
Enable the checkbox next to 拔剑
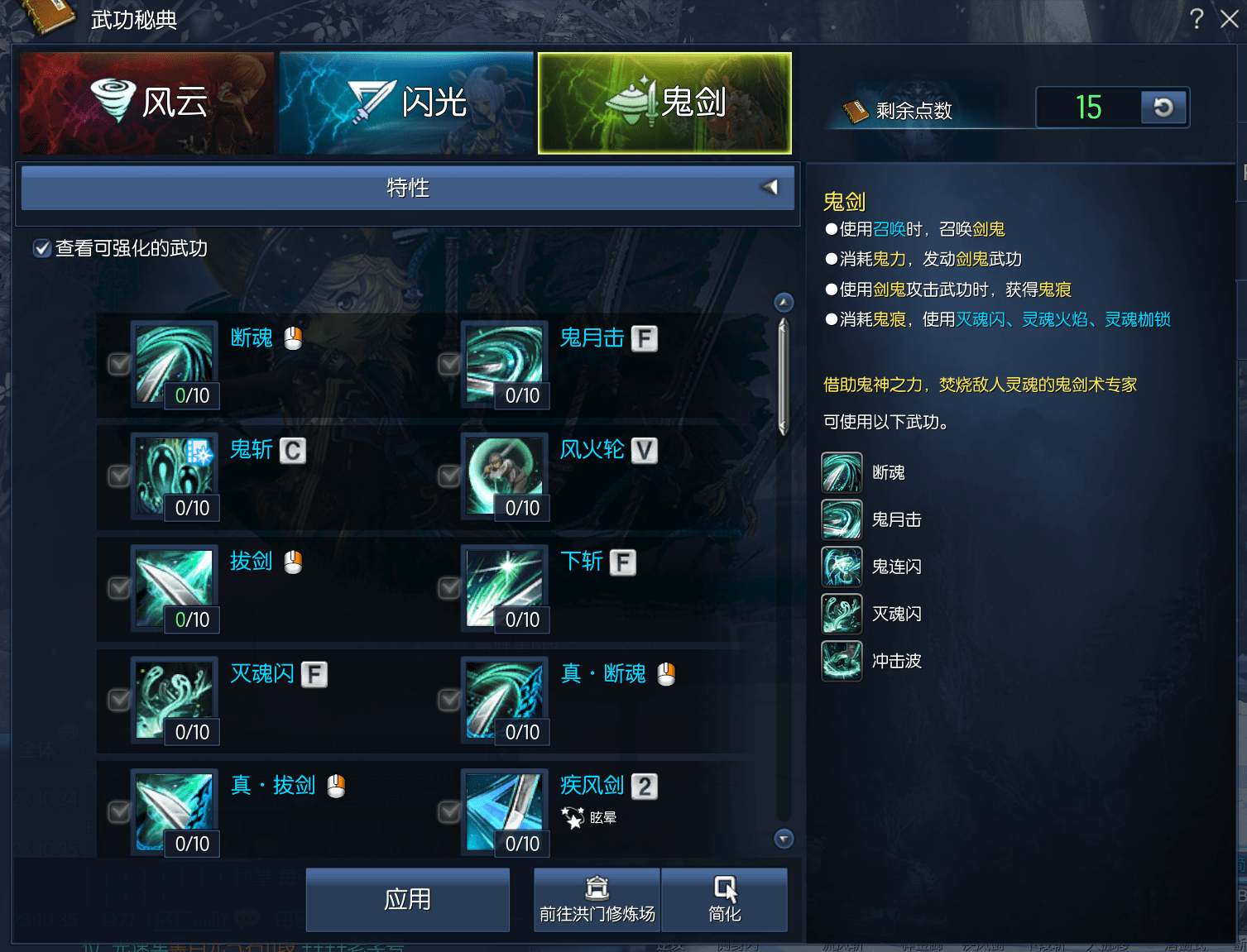[118, 588]
